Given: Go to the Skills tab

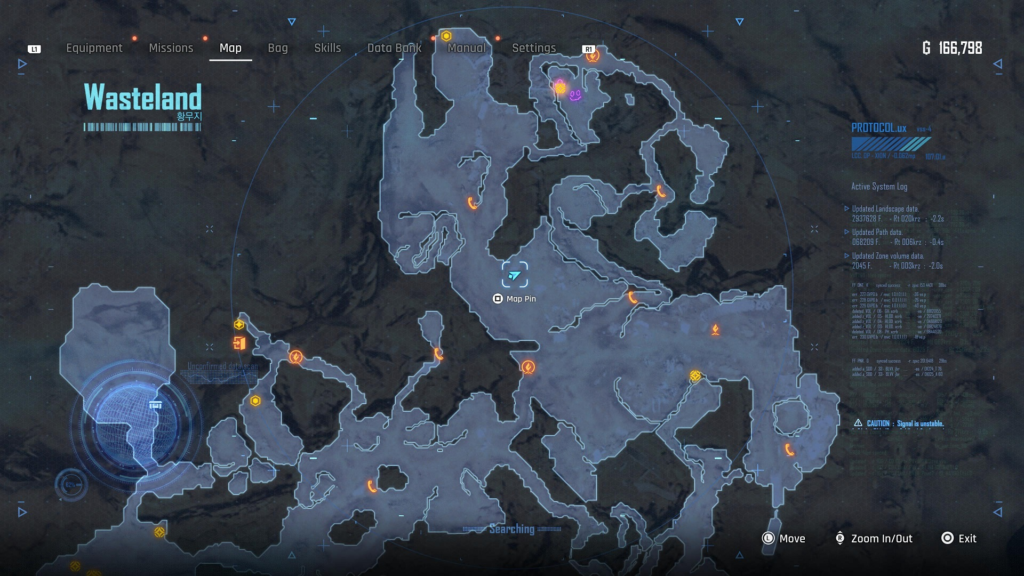Looking at the screenshot, I should pos(327,48).
